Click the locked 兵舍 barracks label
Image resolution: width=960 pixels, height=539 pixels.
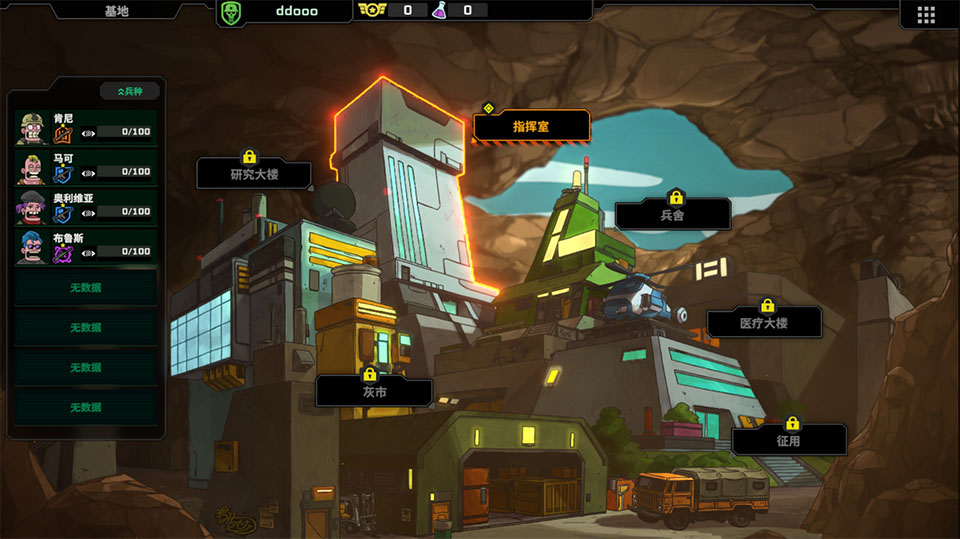[672, 214]
